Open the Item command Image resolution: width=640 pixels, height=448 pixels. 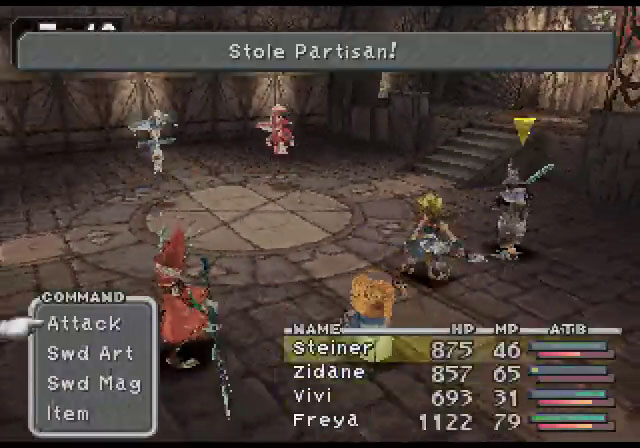coord(68,413)
